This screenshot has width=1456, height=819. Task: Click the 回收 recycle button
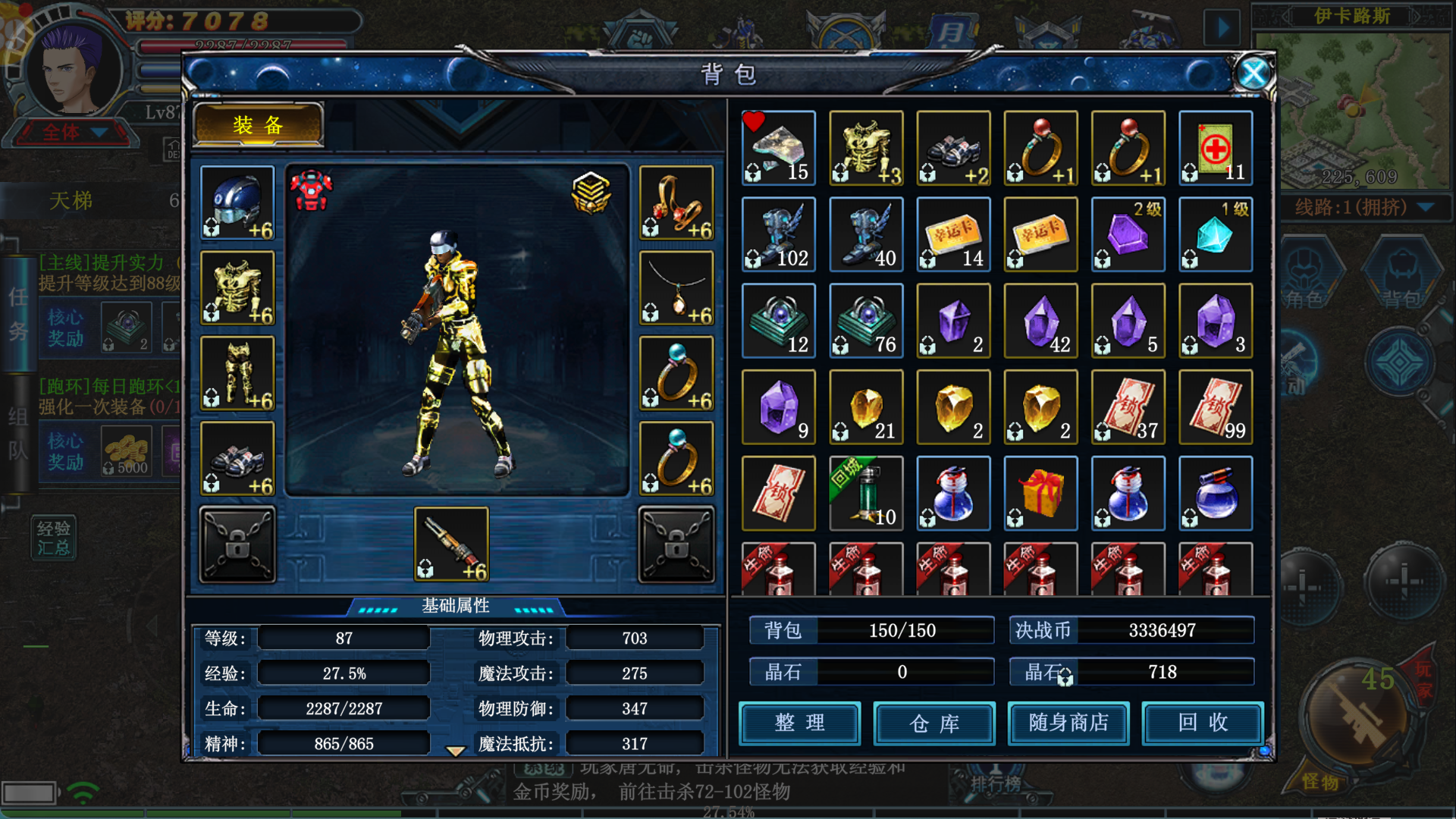(1203, 723)
